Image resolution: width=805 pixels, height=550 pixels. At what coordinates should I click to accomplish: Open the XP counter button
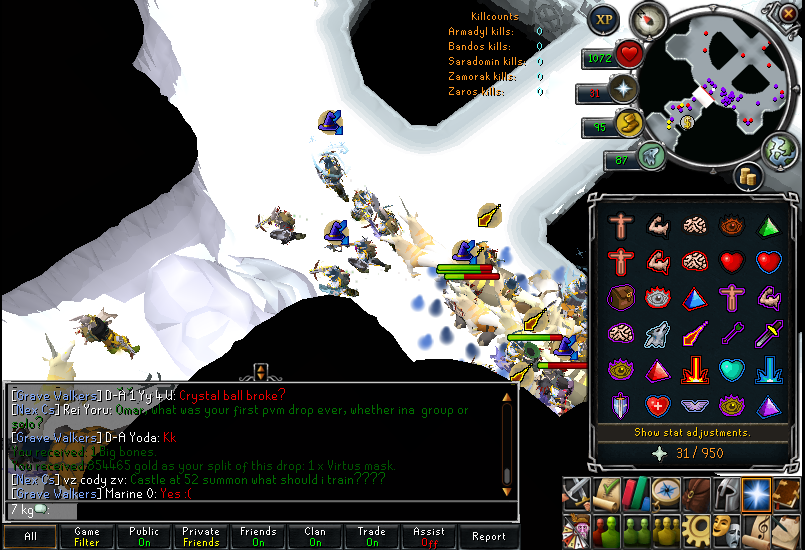click(x=603, y=19)
